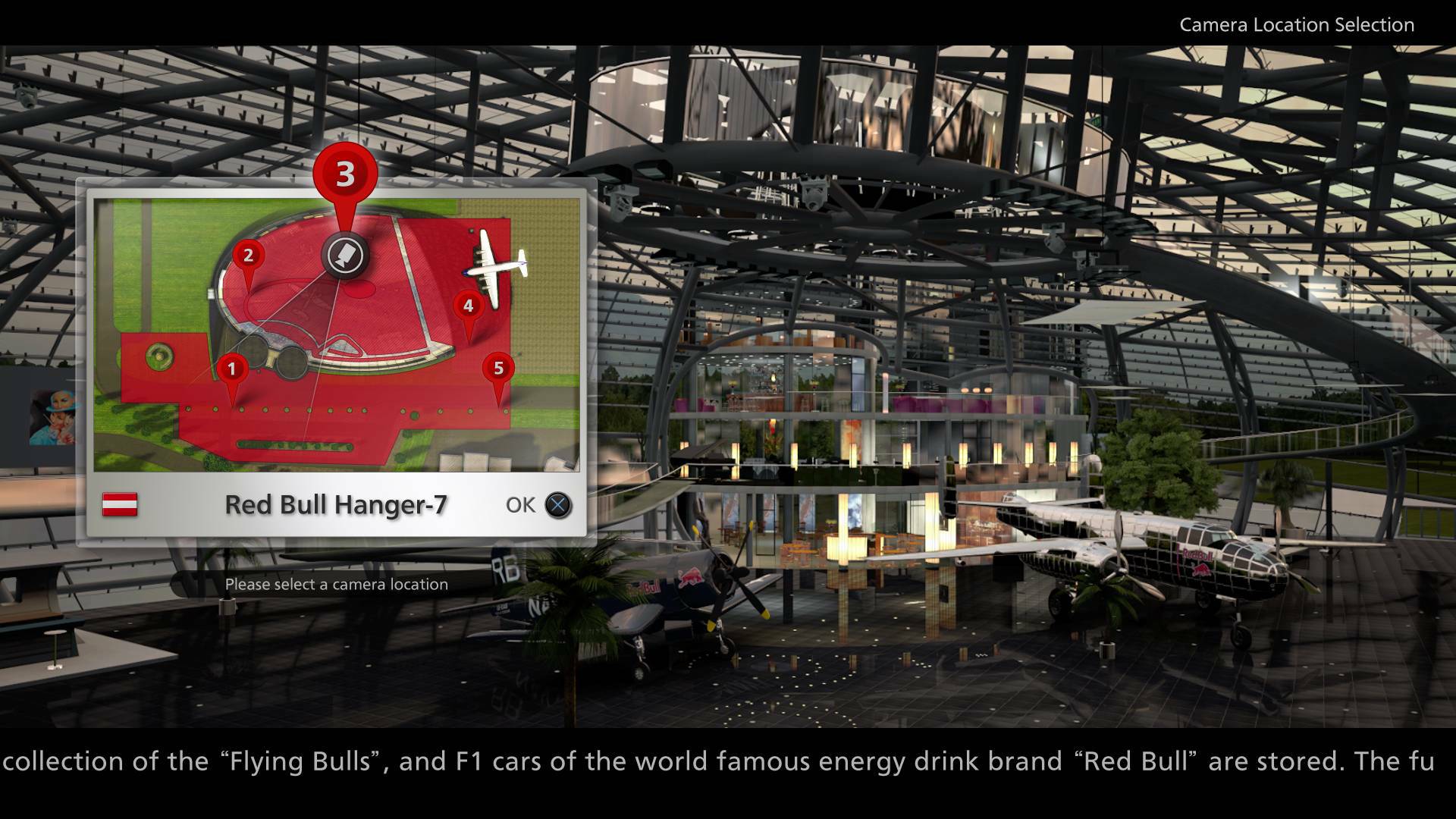
Task: Pick the highlighted camera location 3 pin
Action: [x=345, y=174]
